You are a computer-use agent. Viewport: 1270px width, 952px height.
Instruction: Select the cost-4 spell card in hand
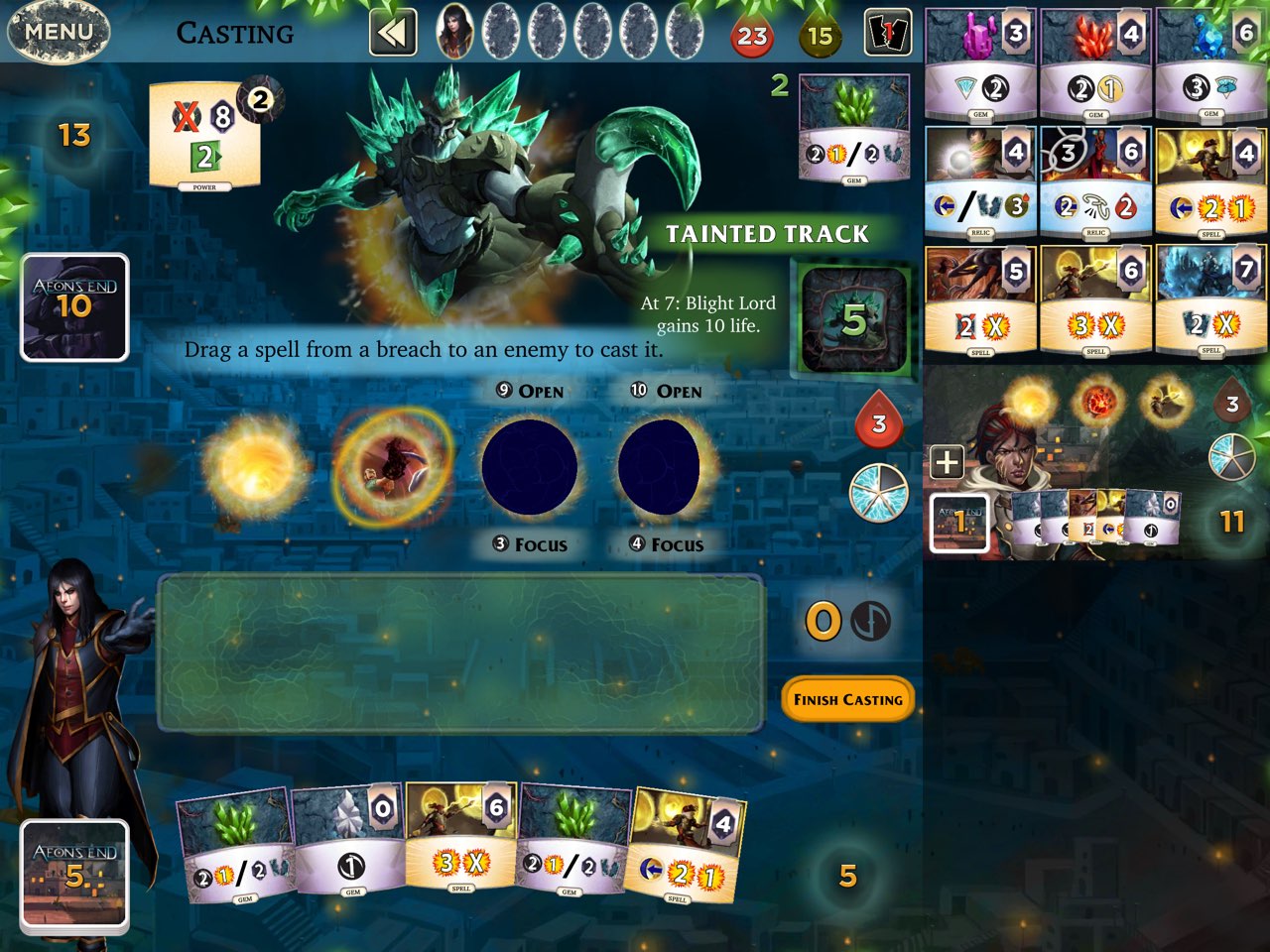(x=687, y=845)
